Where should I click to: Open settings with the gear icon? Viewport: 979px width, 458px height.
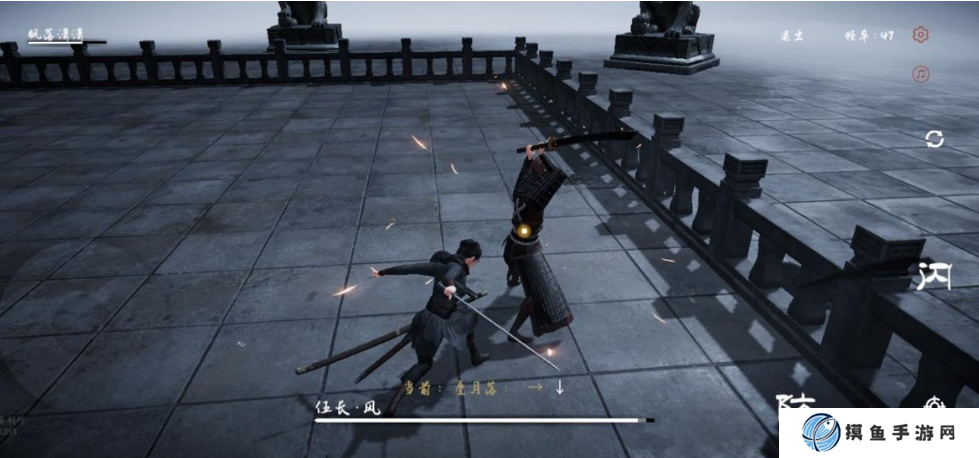point(921,35)
